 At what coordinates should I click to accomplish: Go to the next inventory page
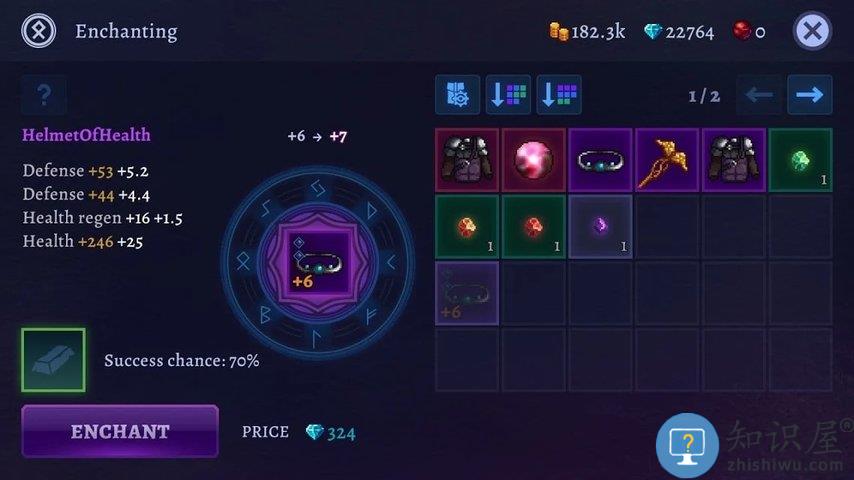[809, 95]
